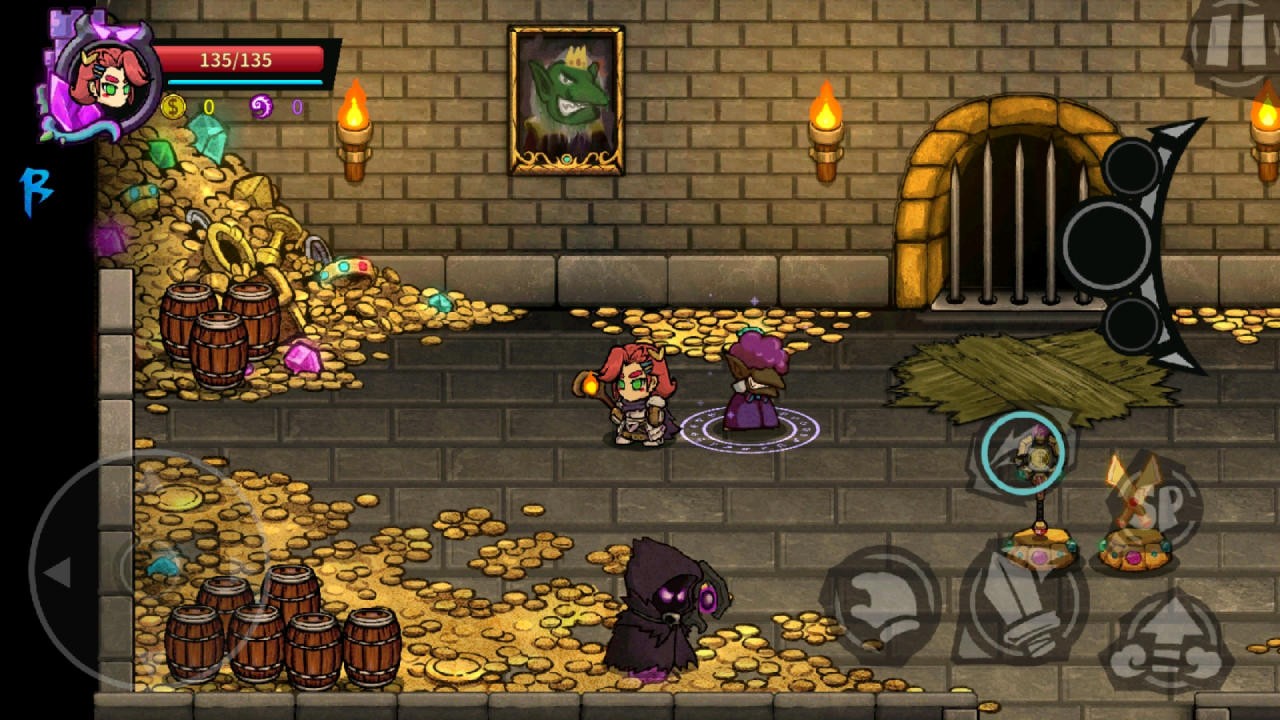Tap the dash button behind the cyan ring

[1022, 453]
